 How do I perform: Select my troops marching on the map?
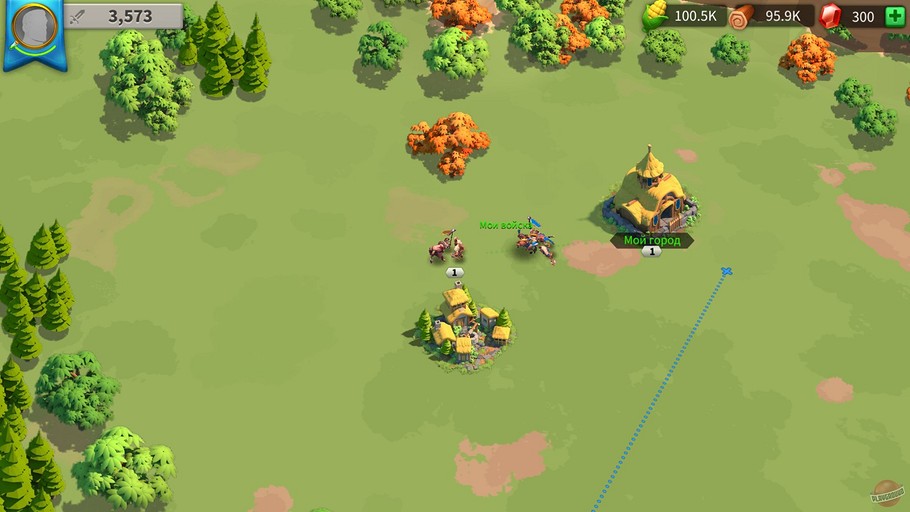click(535, 241)
